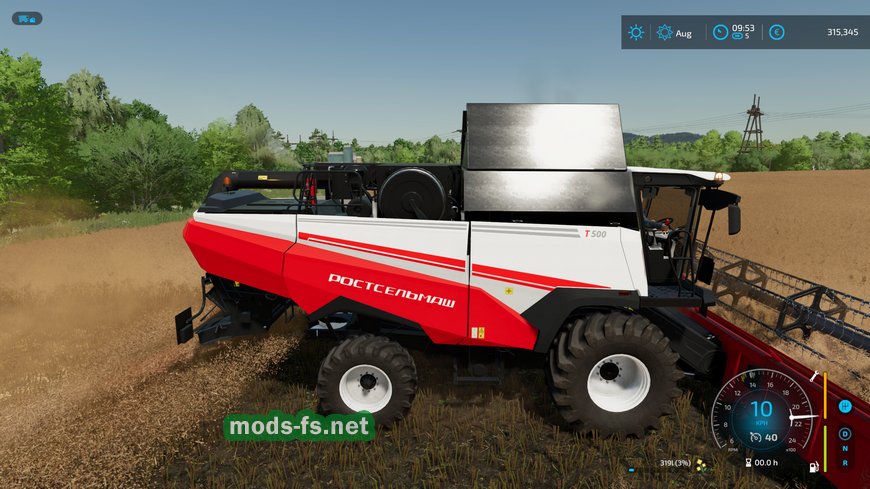870x489 pixels.
Task: Click the gearshift transmission icon
Action: tap(845, 406)
